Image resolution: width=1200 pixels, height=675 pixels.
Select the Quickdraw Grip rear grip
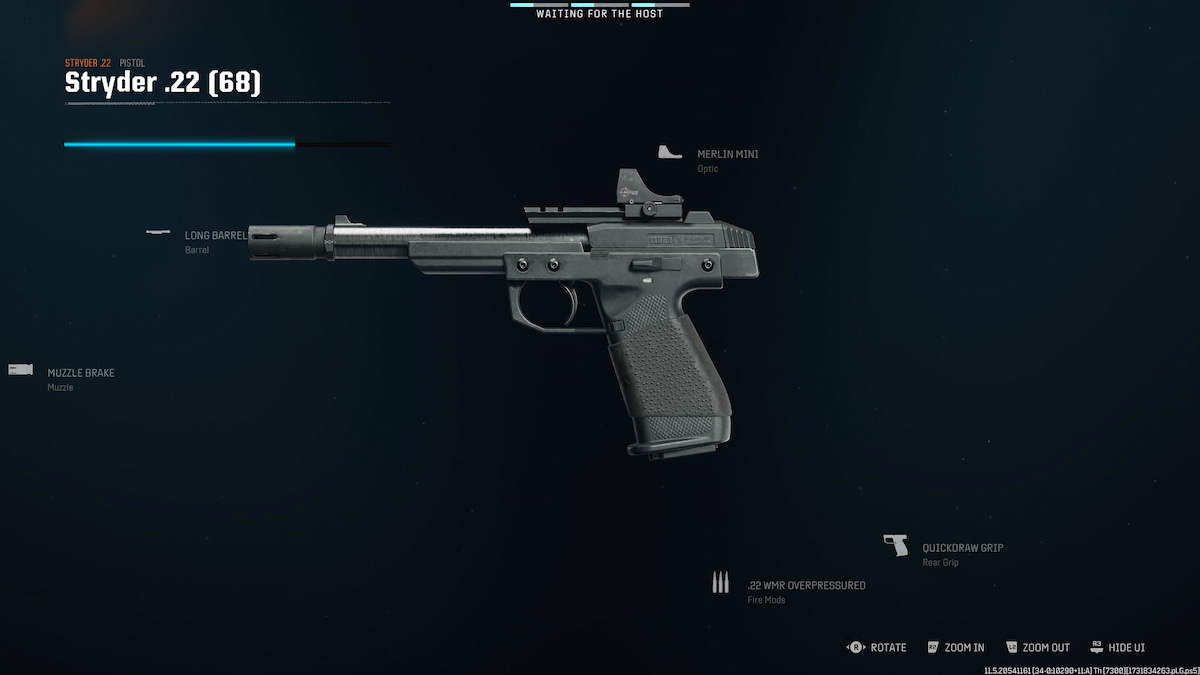[962, 548]
